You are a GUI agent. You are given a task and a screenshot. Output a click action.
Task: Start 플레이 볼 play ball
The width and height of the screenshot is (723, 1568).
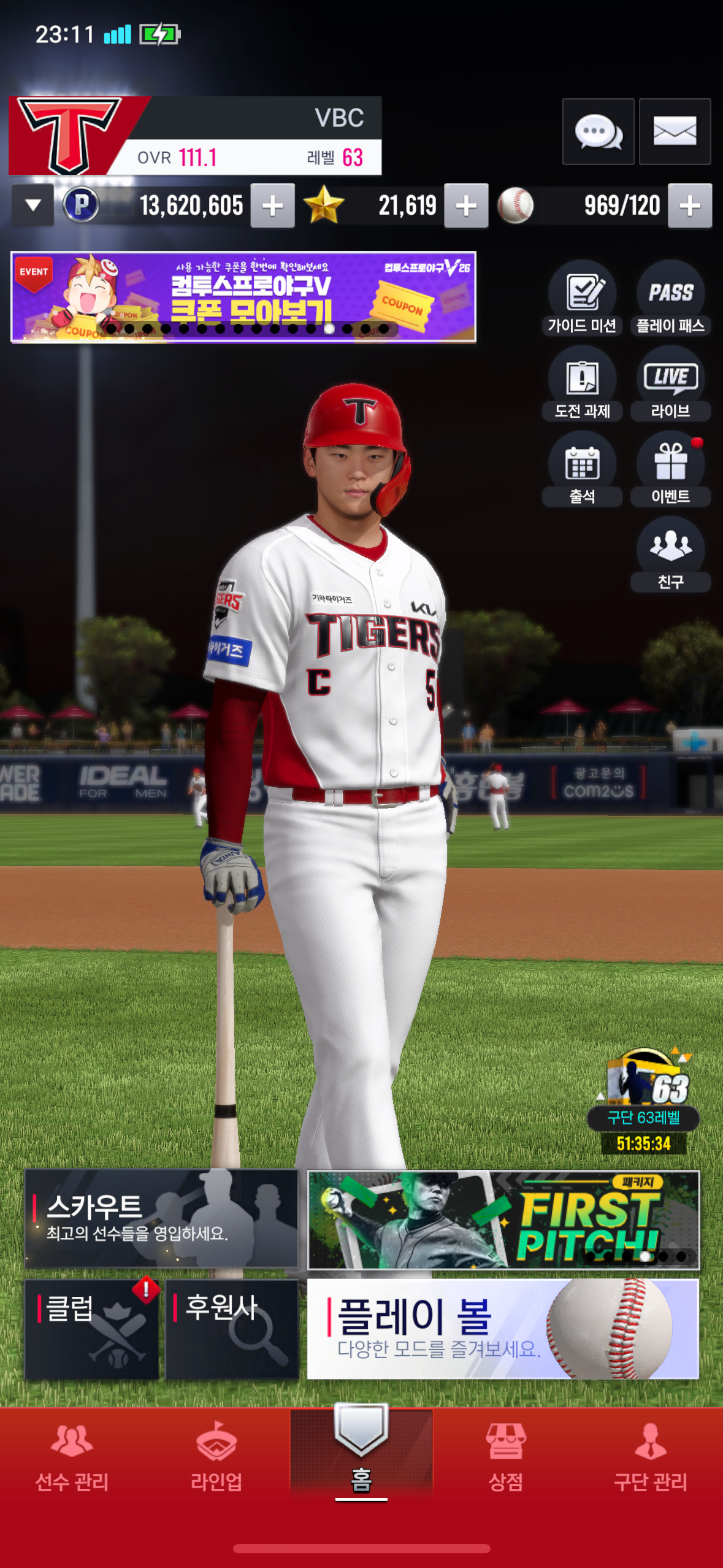click(503, 1329)
